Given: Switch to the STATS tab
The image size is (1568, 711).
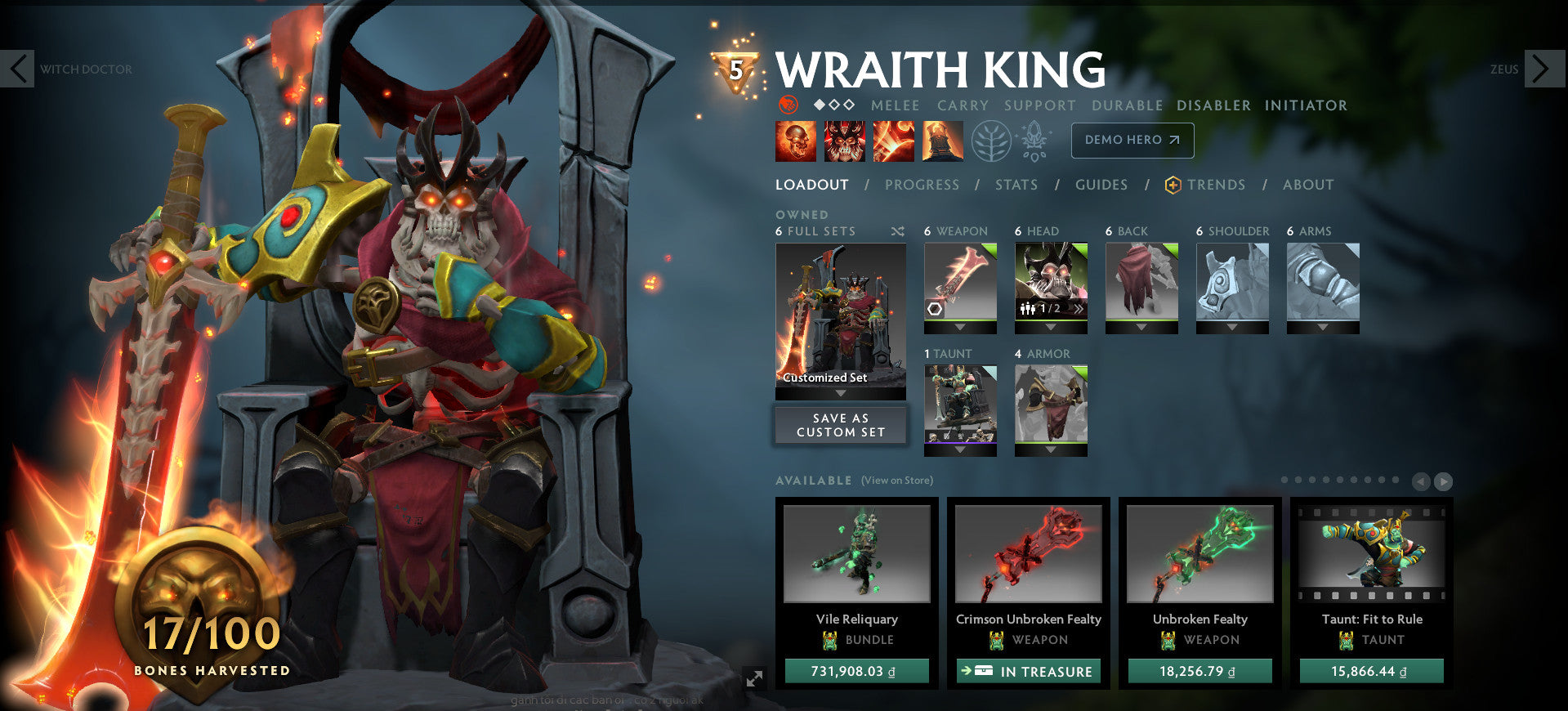Looking at the screenshot, I should pyautogui.click(x=1016, y=185).
